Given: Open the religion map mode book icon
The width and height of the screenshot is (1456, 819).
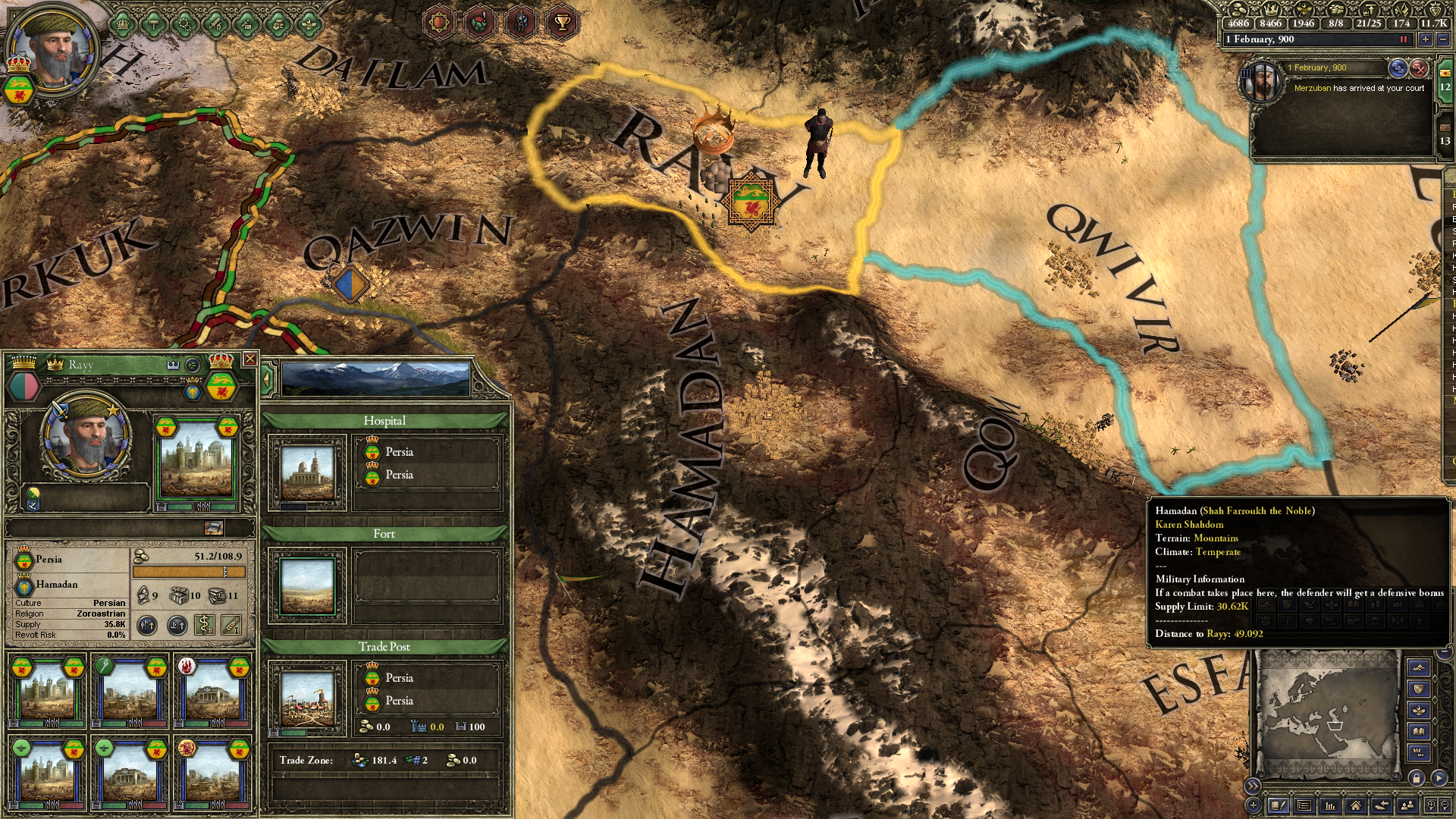Looking at the screenshot, I should point(1419,730).
